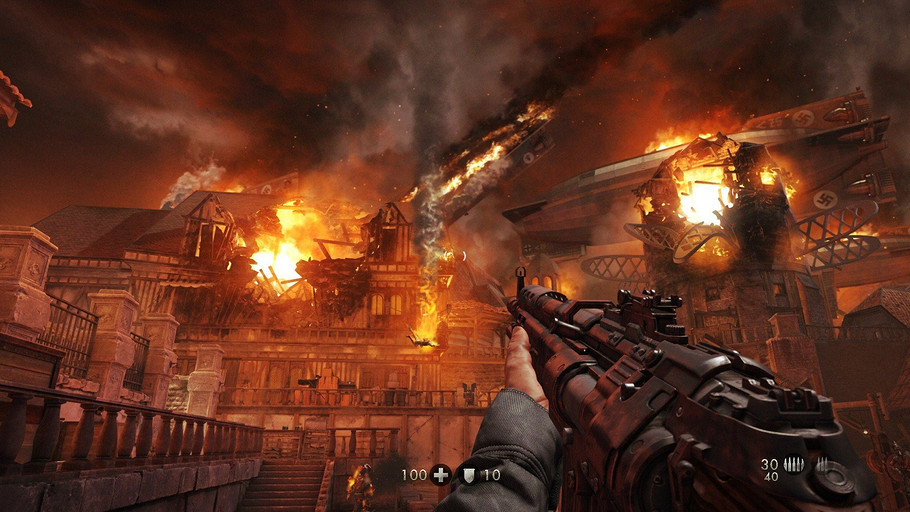This screenshot has height=512, width=910.
Task: Click the armor shield icon
Action: pos(467,475)
